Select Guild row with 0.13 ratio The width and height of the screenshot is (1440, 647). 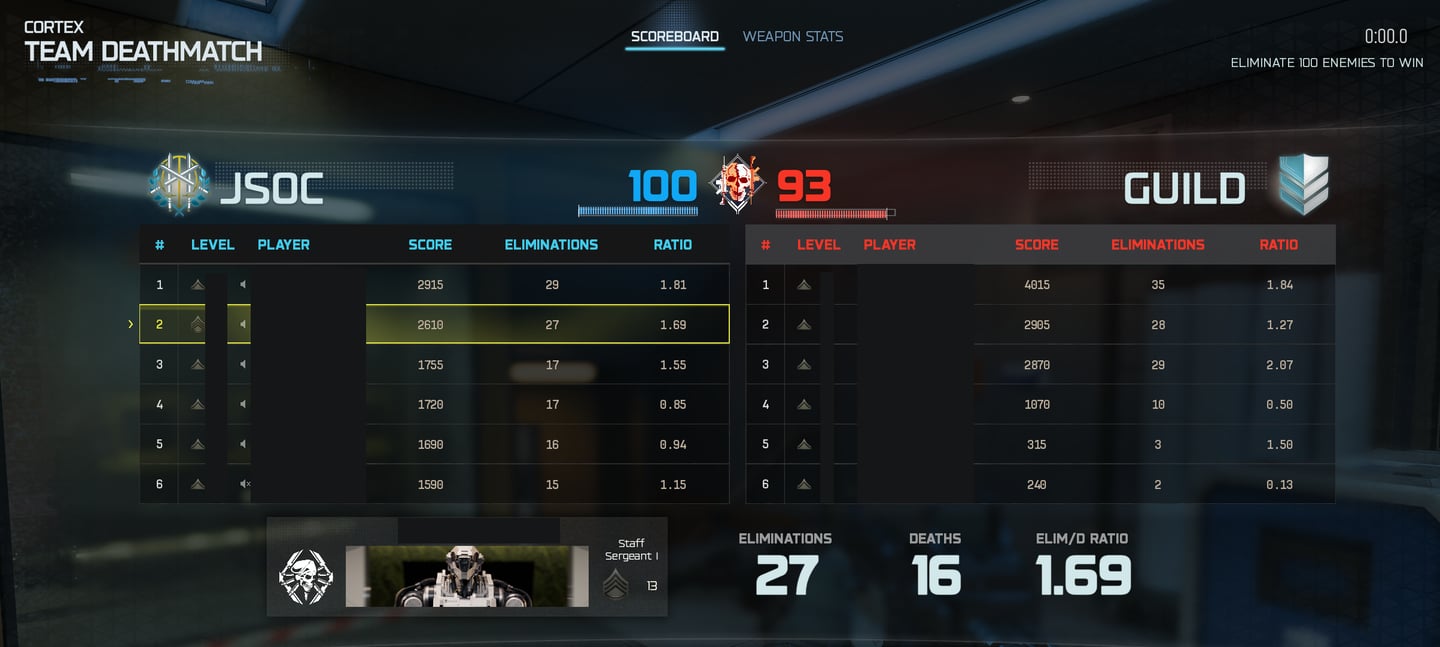1040,485
